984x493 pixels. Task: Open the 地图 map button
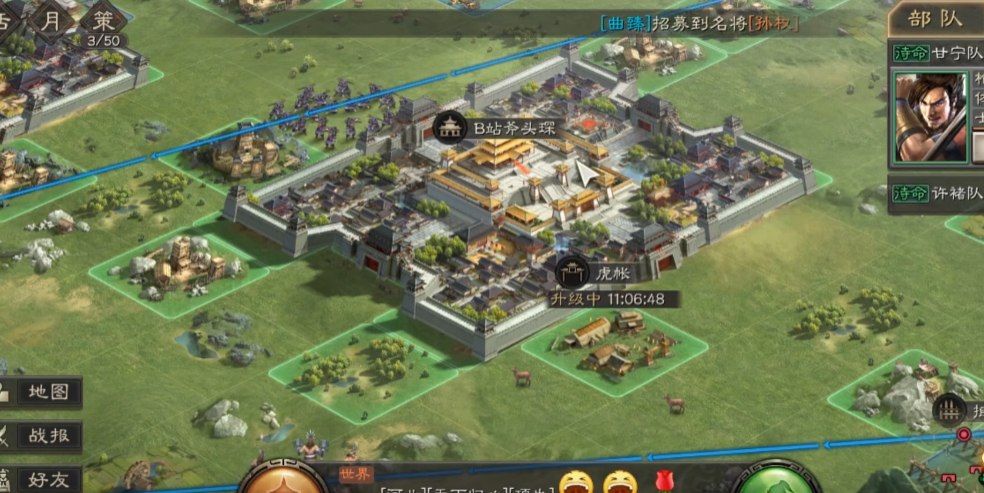click(41, 391)
